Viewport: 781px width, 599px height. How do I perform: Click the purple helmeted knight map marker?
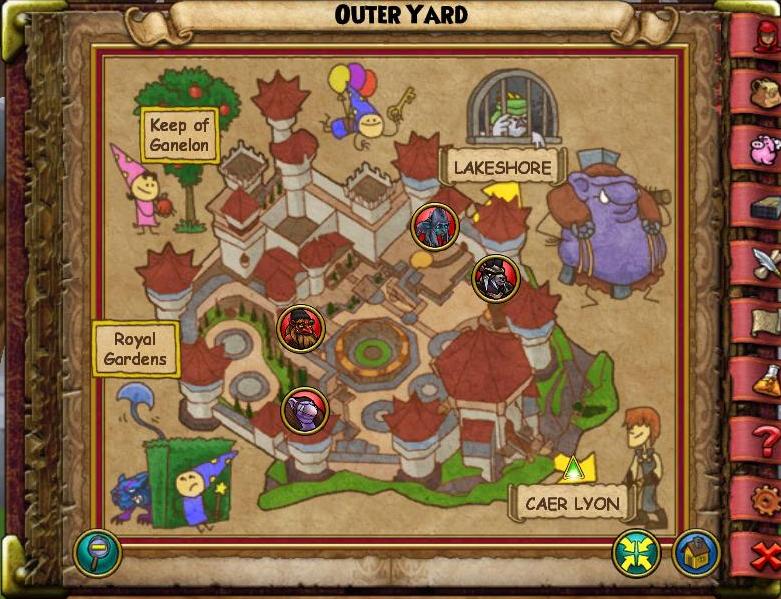304,410
